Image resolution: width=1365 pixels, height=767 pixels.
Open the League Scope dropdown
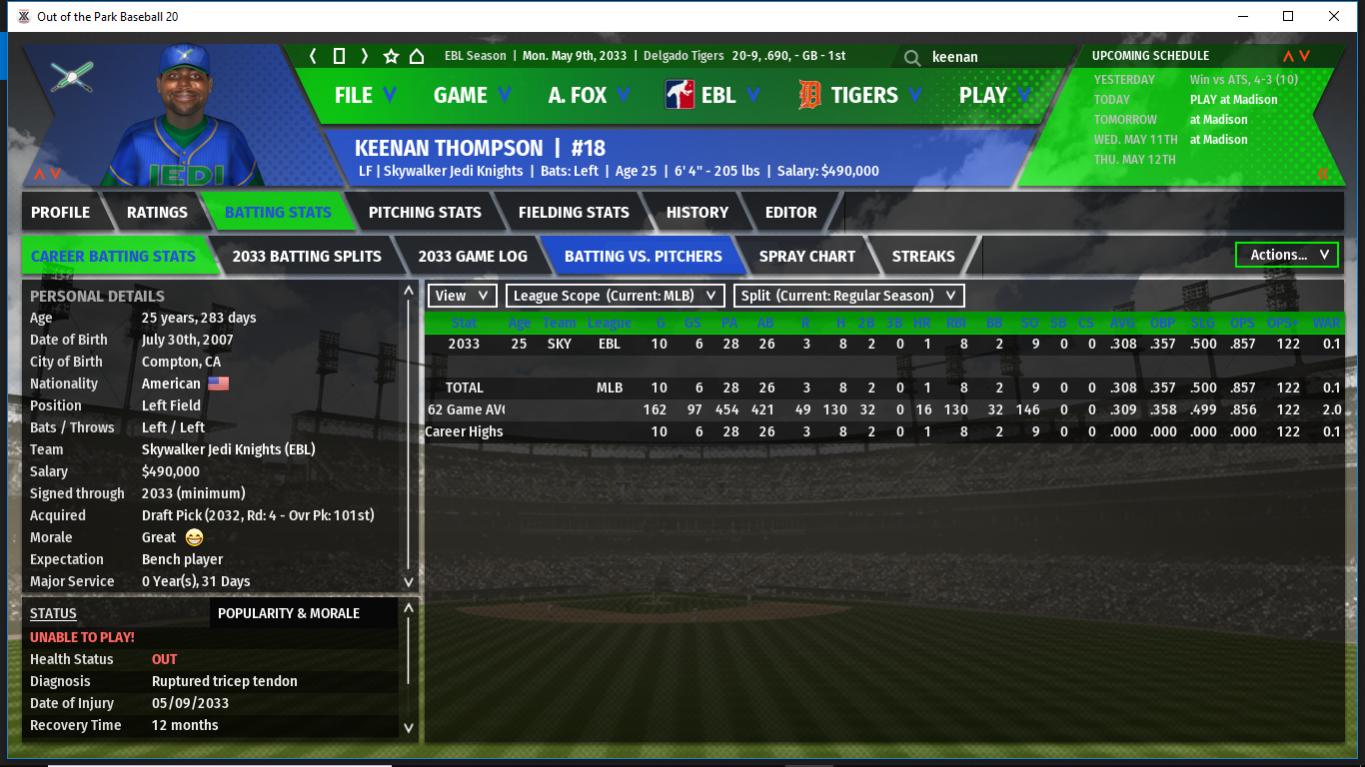click(615, 296)
